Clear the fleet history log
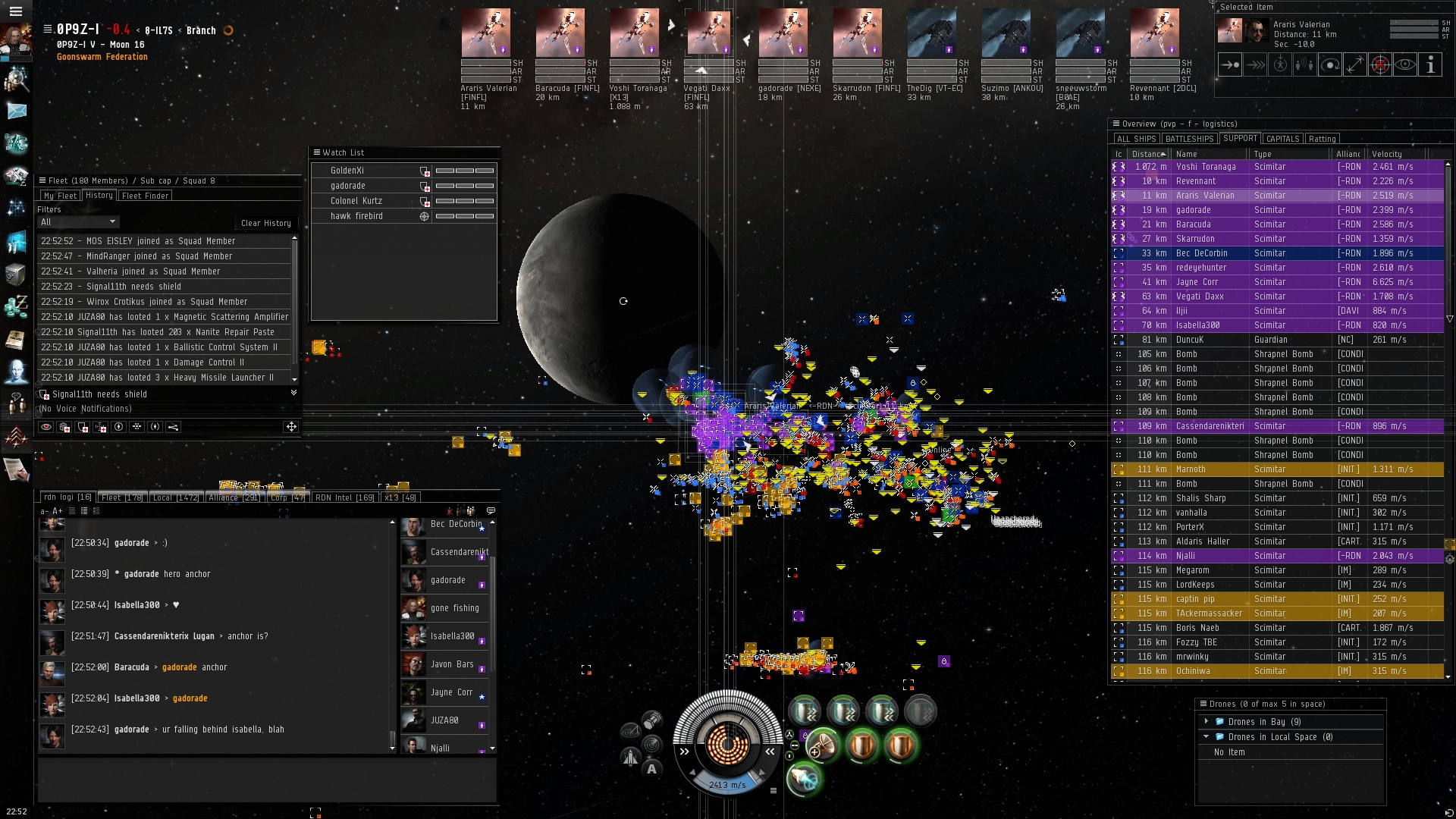The height and width of the screenshot is (819, 1456). 265,223
